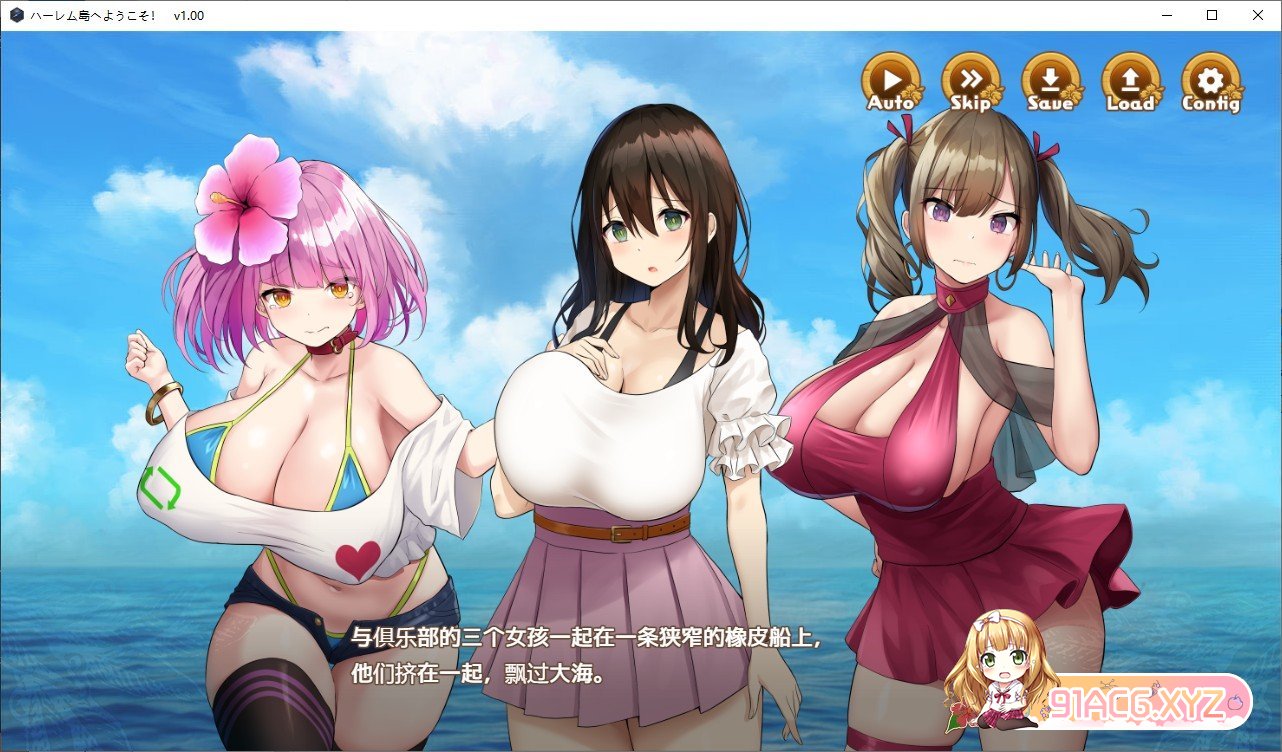
Task: Minimize the game window
Action: coord(1165,15)
